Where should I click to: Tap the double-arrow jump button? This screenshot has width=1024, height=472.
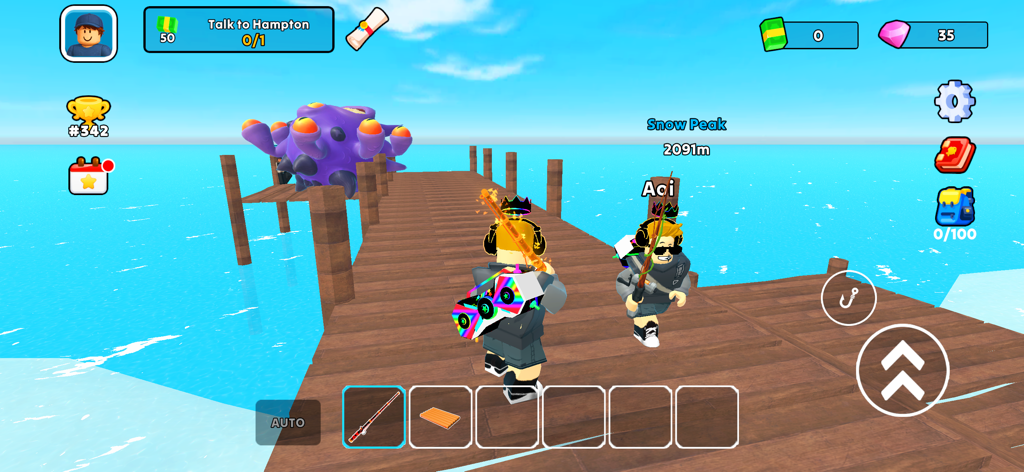click(x=902, y=370)
